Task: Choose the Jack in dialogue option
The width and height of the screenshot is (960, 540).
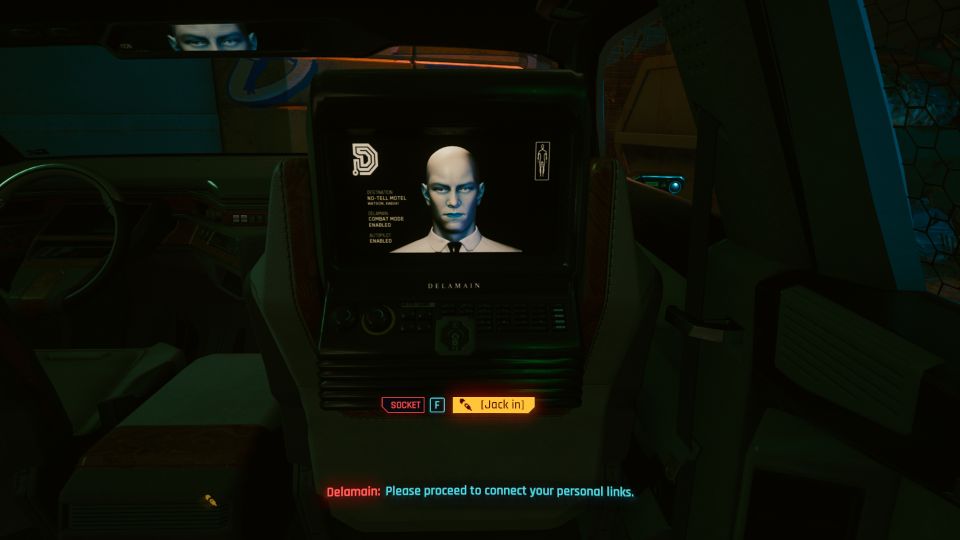Action: click(x=494, y=405)
